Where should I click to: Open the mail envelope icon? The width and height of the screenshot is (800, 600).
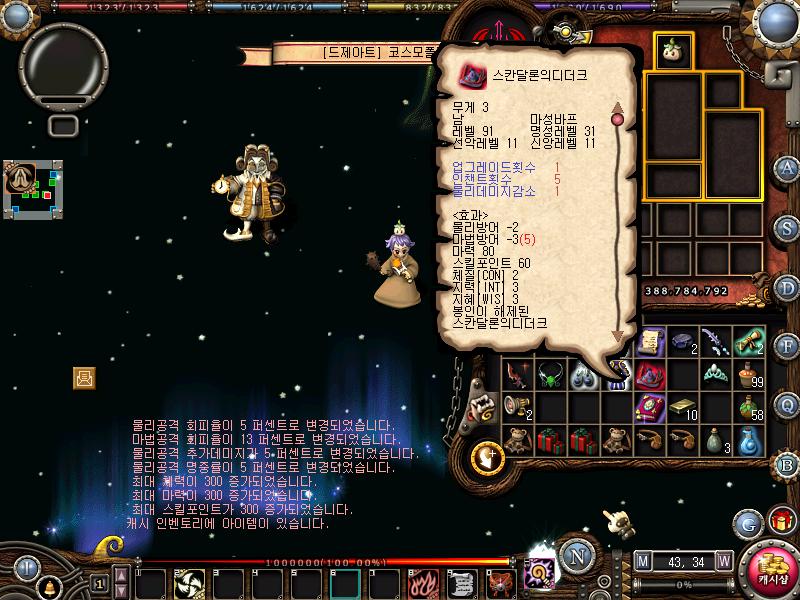pyautogui.click(x=84, y=377)
